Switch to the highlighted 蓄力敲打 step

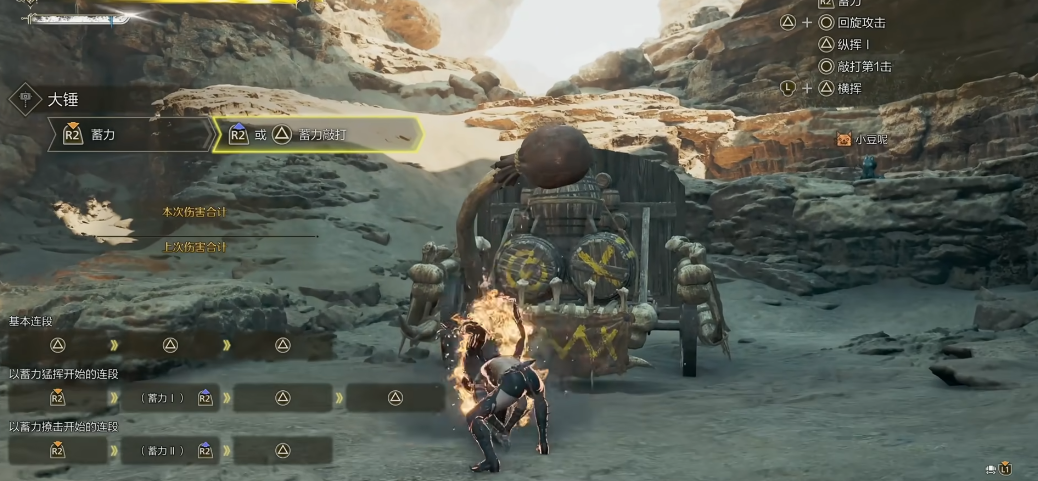pyautogui.click(x=318, y=134)
